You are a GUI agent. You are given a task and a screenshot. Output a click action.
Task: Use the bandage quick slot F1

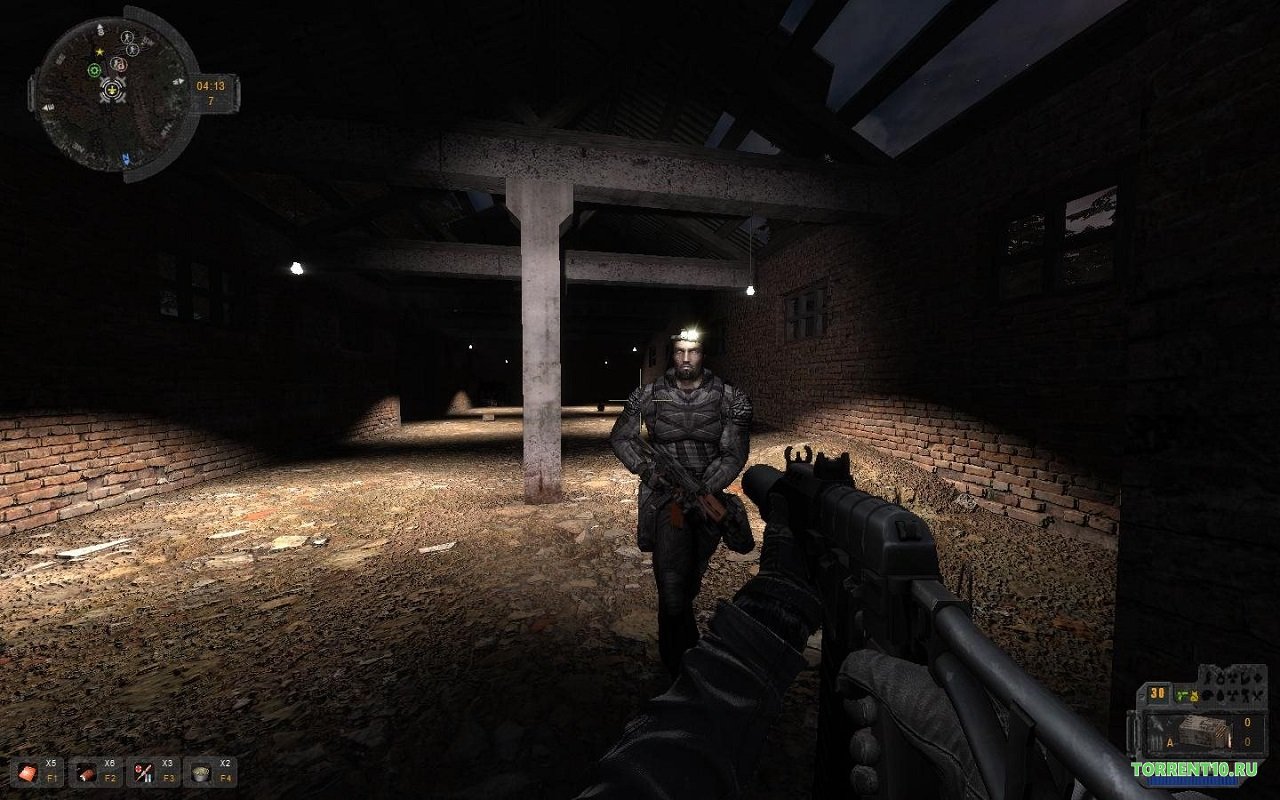point(27,772)
